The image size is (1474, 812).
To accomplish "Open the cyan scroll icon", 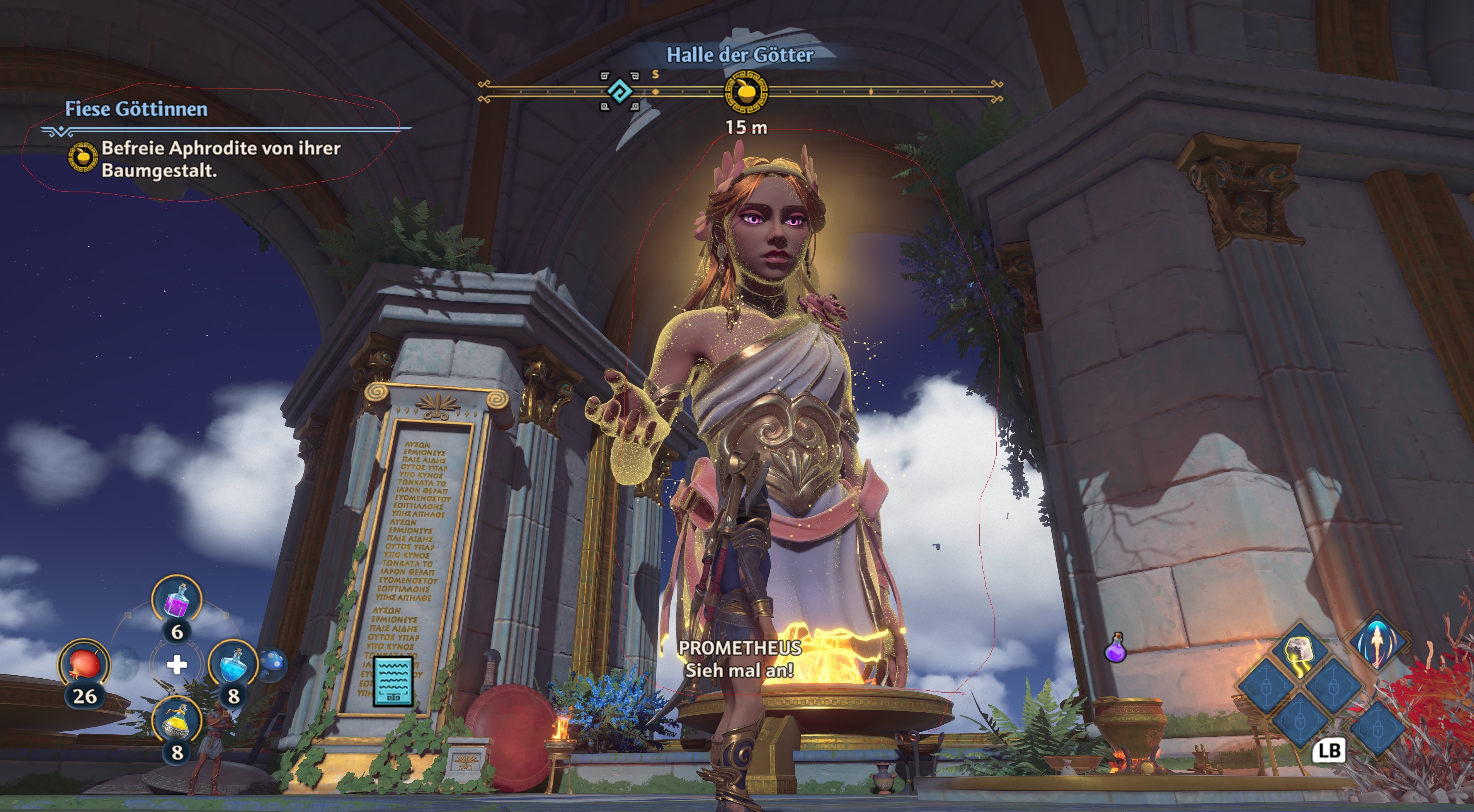I will (x=393, y=681).
